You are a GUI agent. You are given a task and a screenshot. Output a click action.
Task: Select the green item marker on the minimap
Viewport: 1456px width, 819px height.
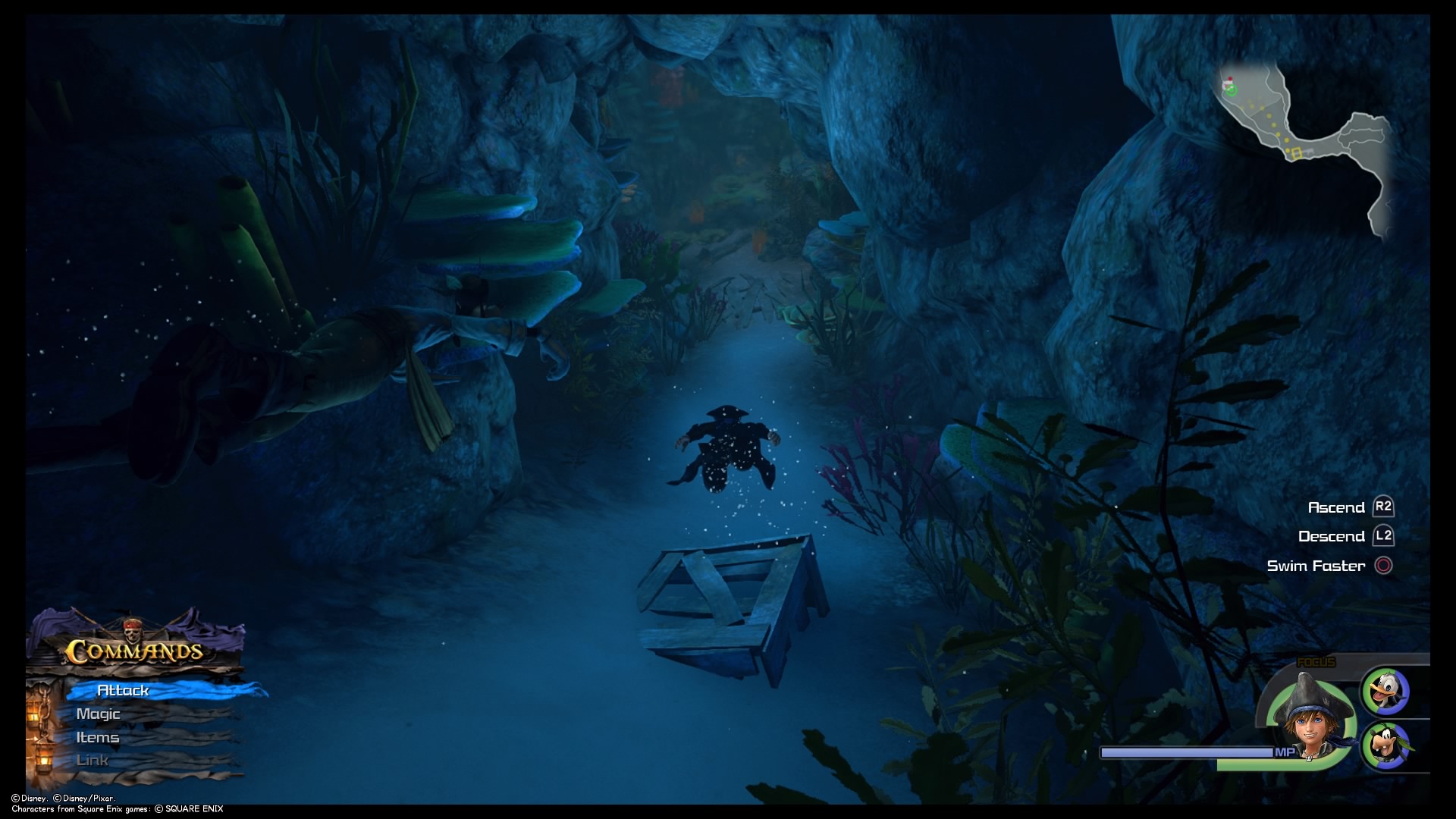[1231, 89]
